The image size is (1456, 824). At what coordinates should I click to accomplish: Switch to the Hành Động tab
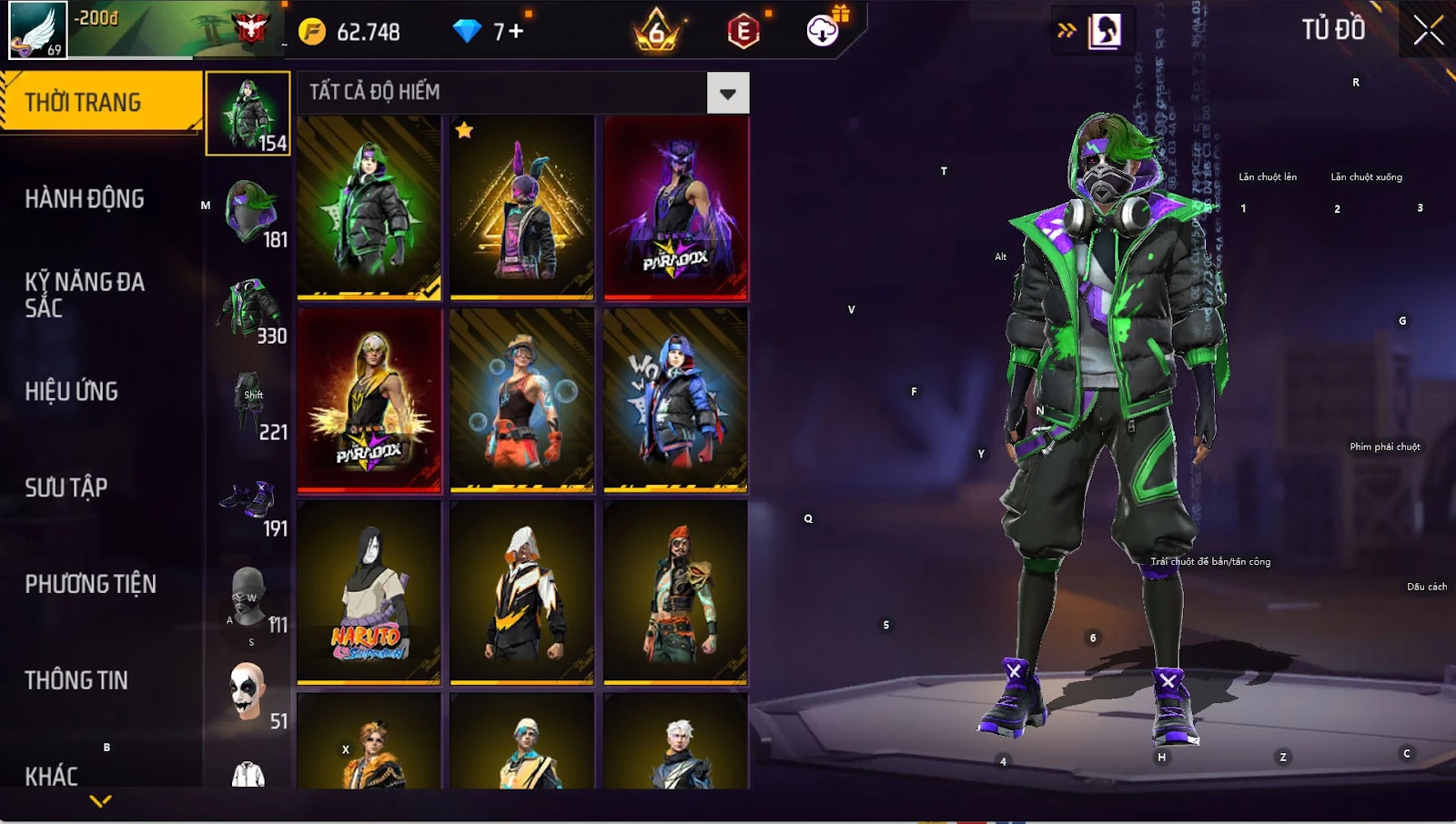tap(85, 198)
